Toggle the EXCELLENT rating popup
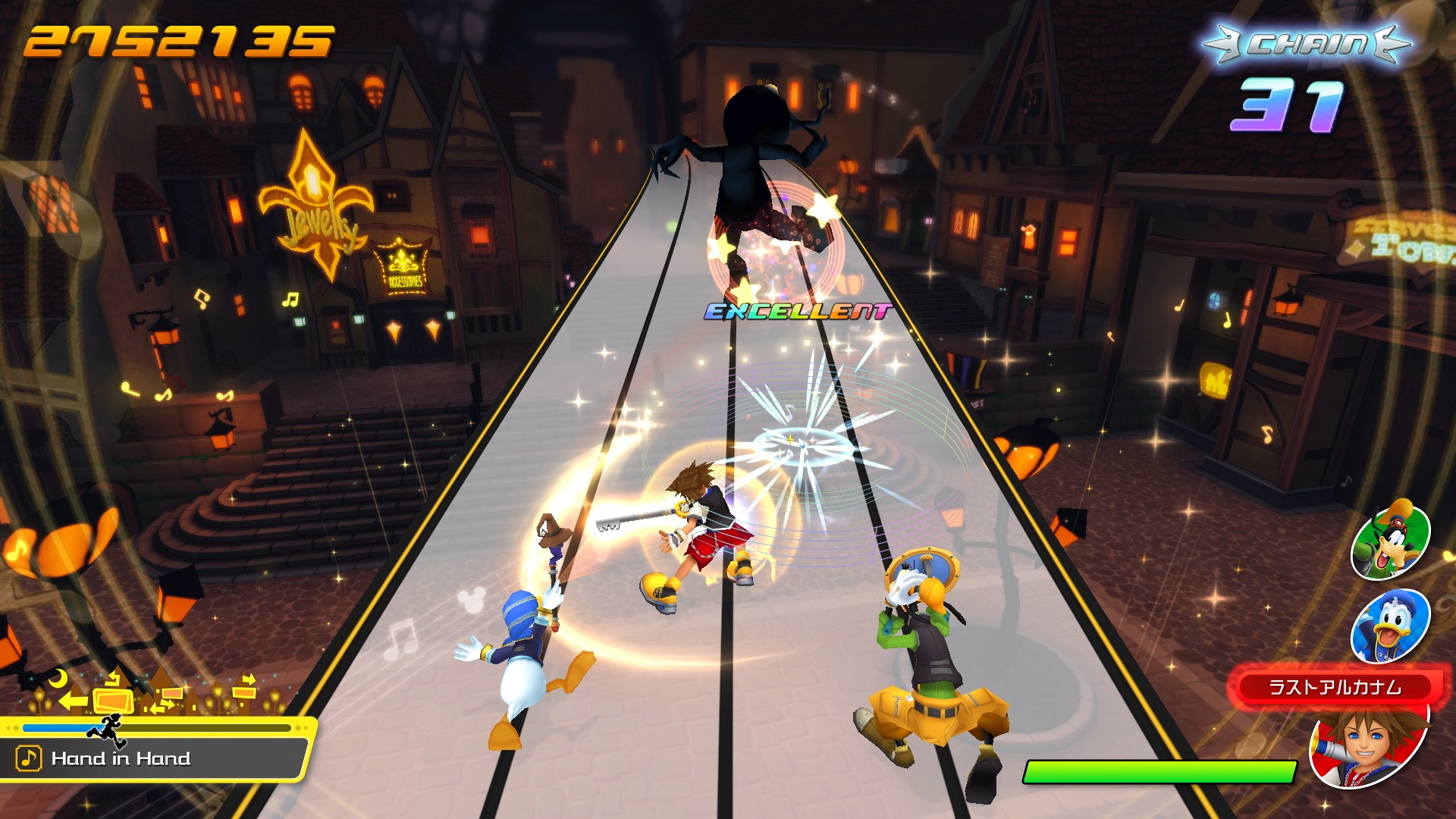The image size is (1456, 819). click(796, 311)
